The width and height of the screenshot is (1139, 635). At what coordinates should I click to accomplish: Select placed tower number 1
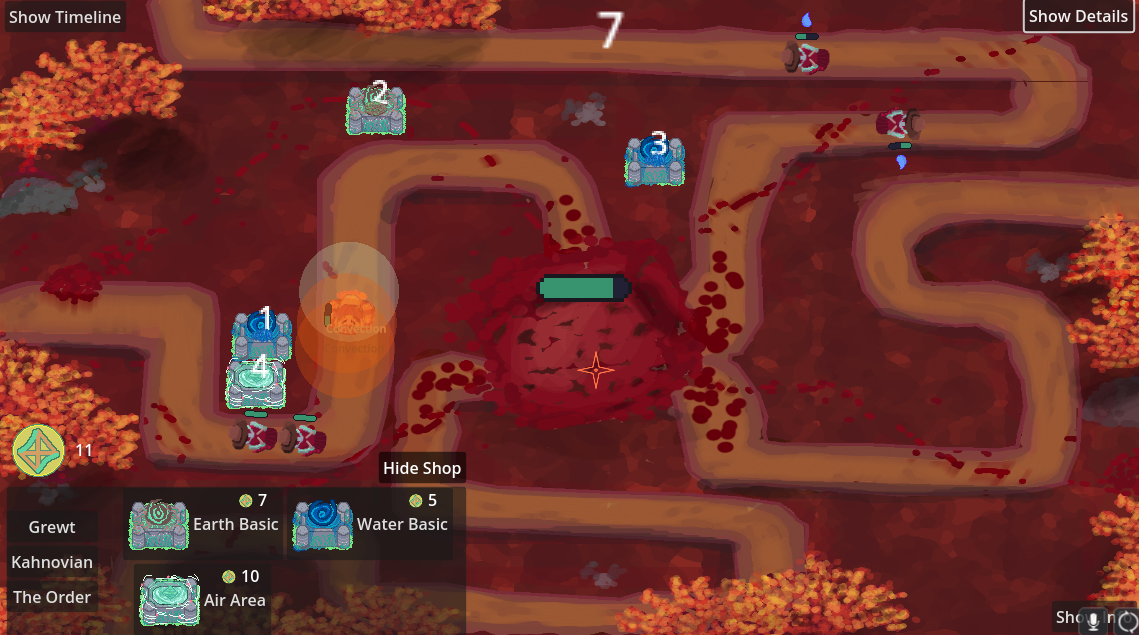click(262, 335)
